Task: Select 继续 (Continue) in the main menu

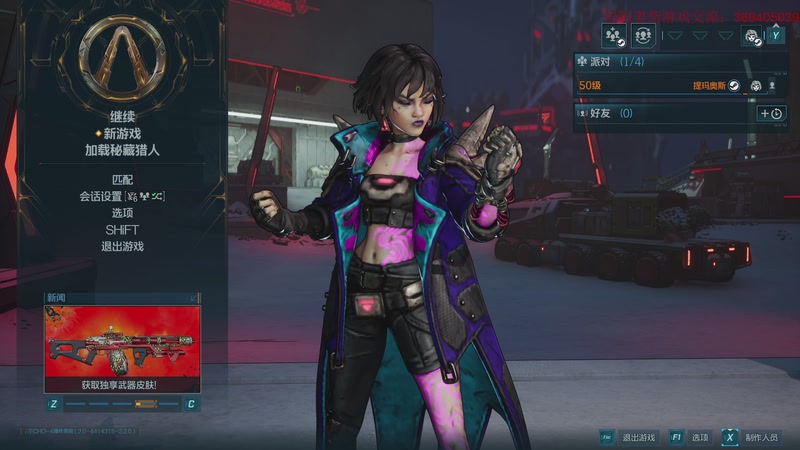Action: tap(123, 116)
